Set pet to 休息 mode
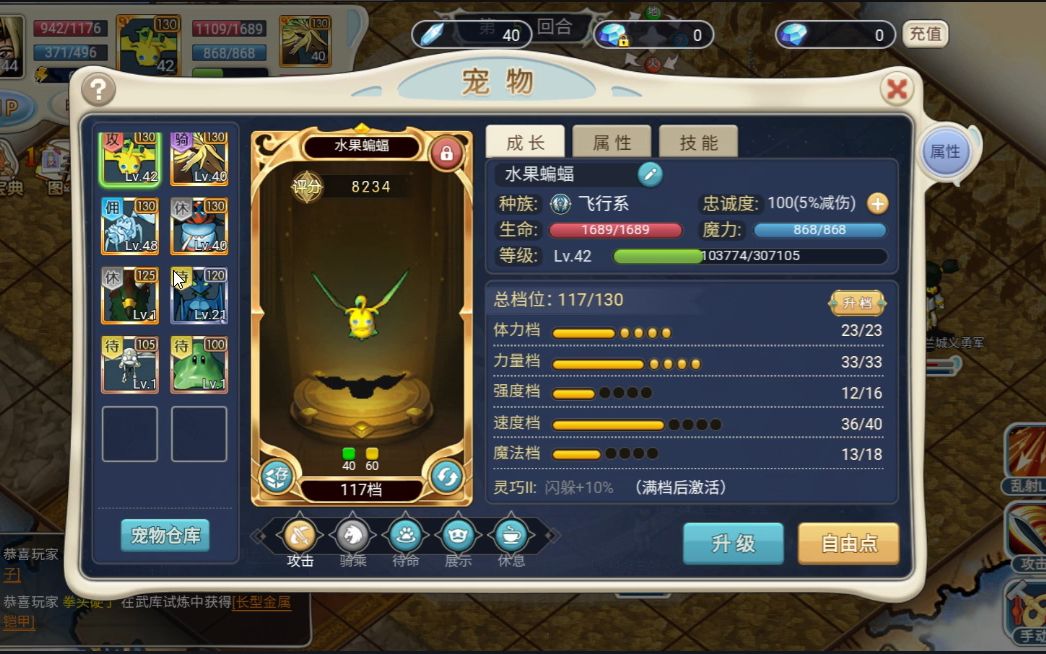 pyautogui.click(x=511, y=535)
